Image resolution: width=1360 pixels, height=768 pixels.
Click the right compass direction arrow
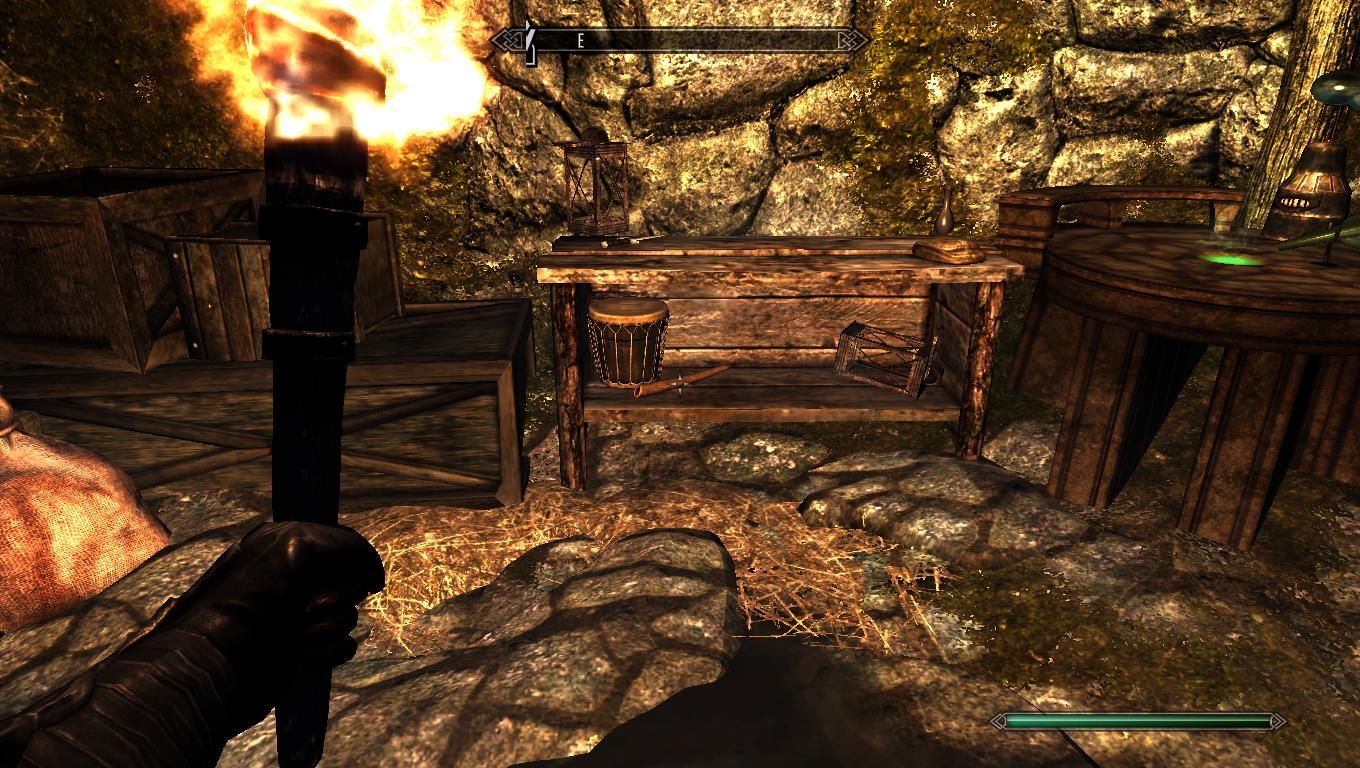tap(855, 40)
